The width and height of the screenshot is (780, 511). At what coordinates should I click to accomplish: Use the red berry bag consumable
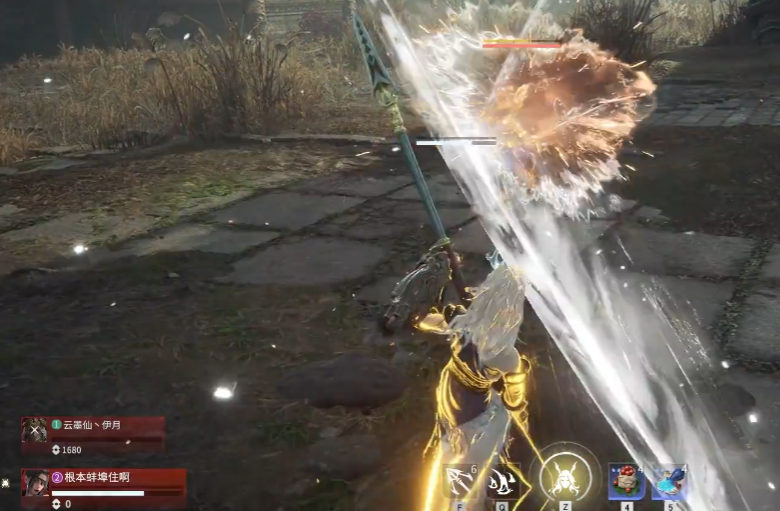coord(627,481)
